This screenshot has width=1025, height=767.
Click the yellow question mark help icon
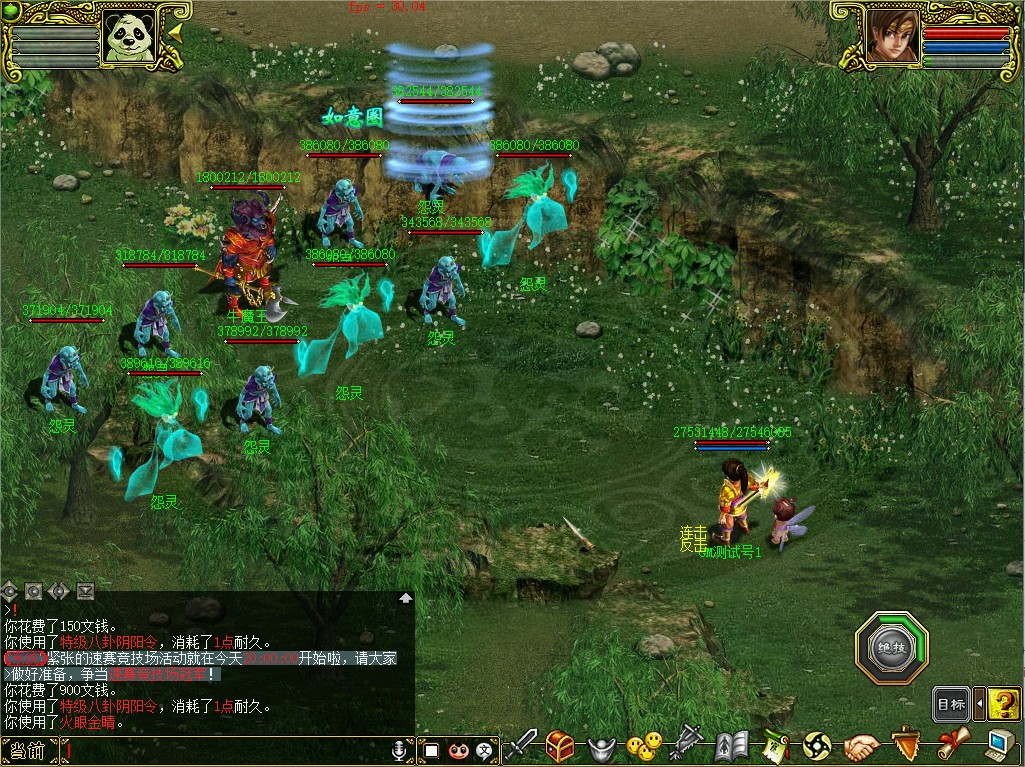(x=1003, y=704)
